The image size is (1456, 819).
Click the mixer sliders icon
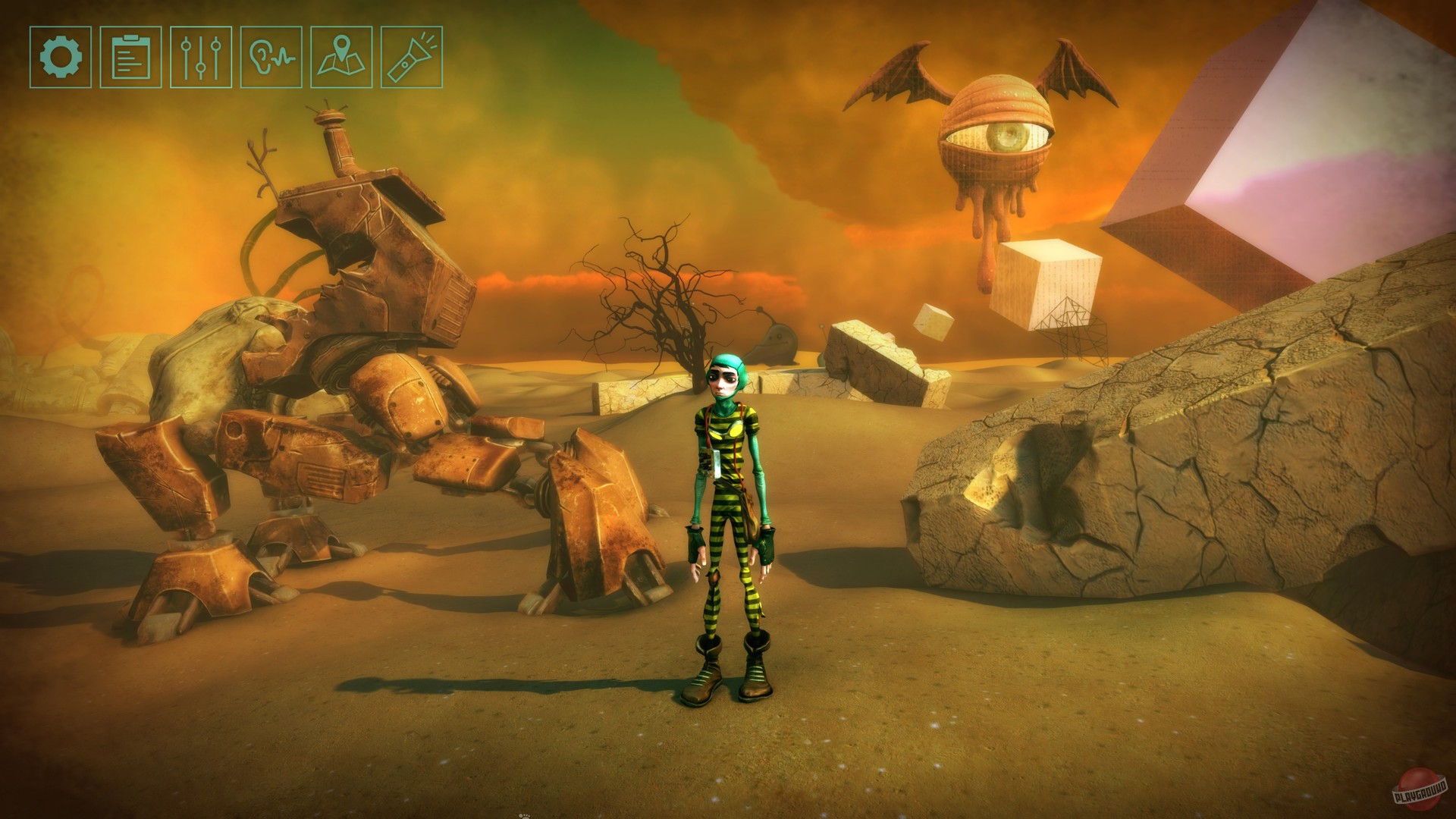pos(201,57)
